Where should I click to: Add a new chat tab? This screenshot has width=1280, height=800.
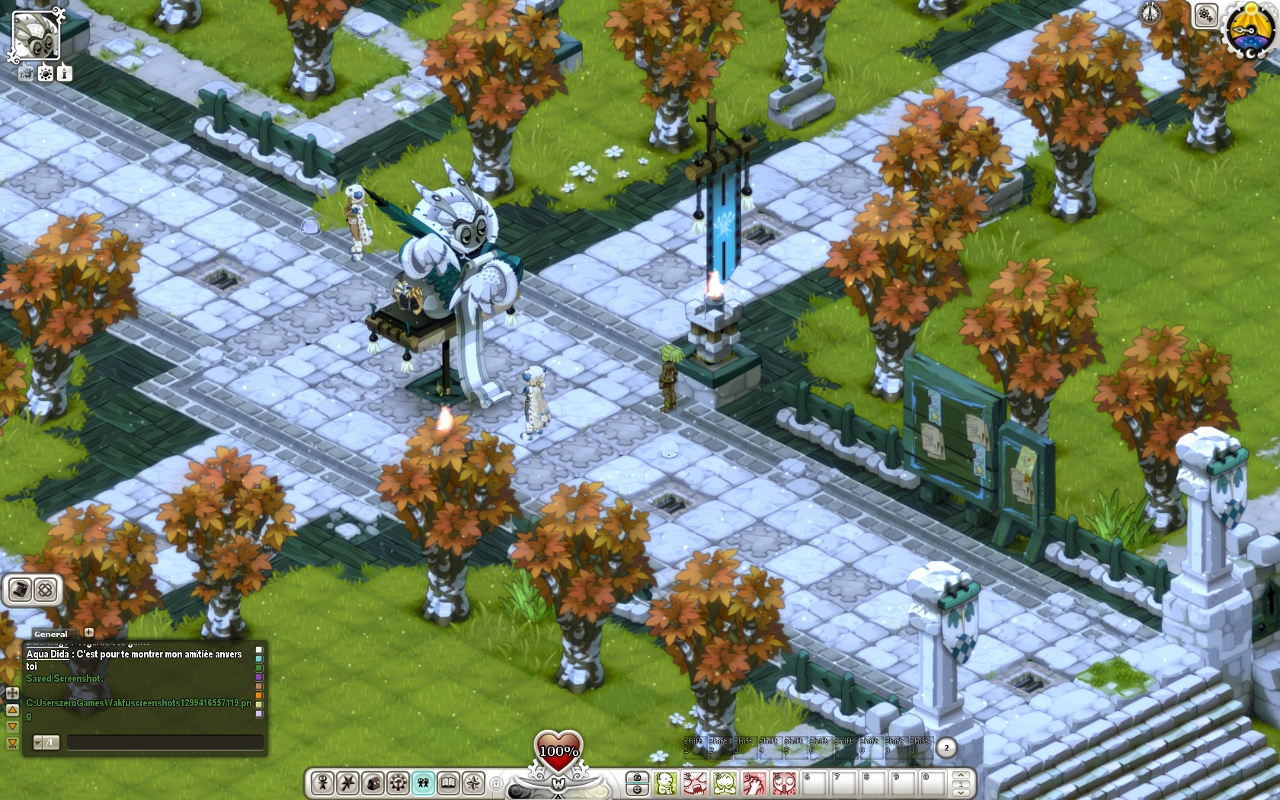coord(89,633)
